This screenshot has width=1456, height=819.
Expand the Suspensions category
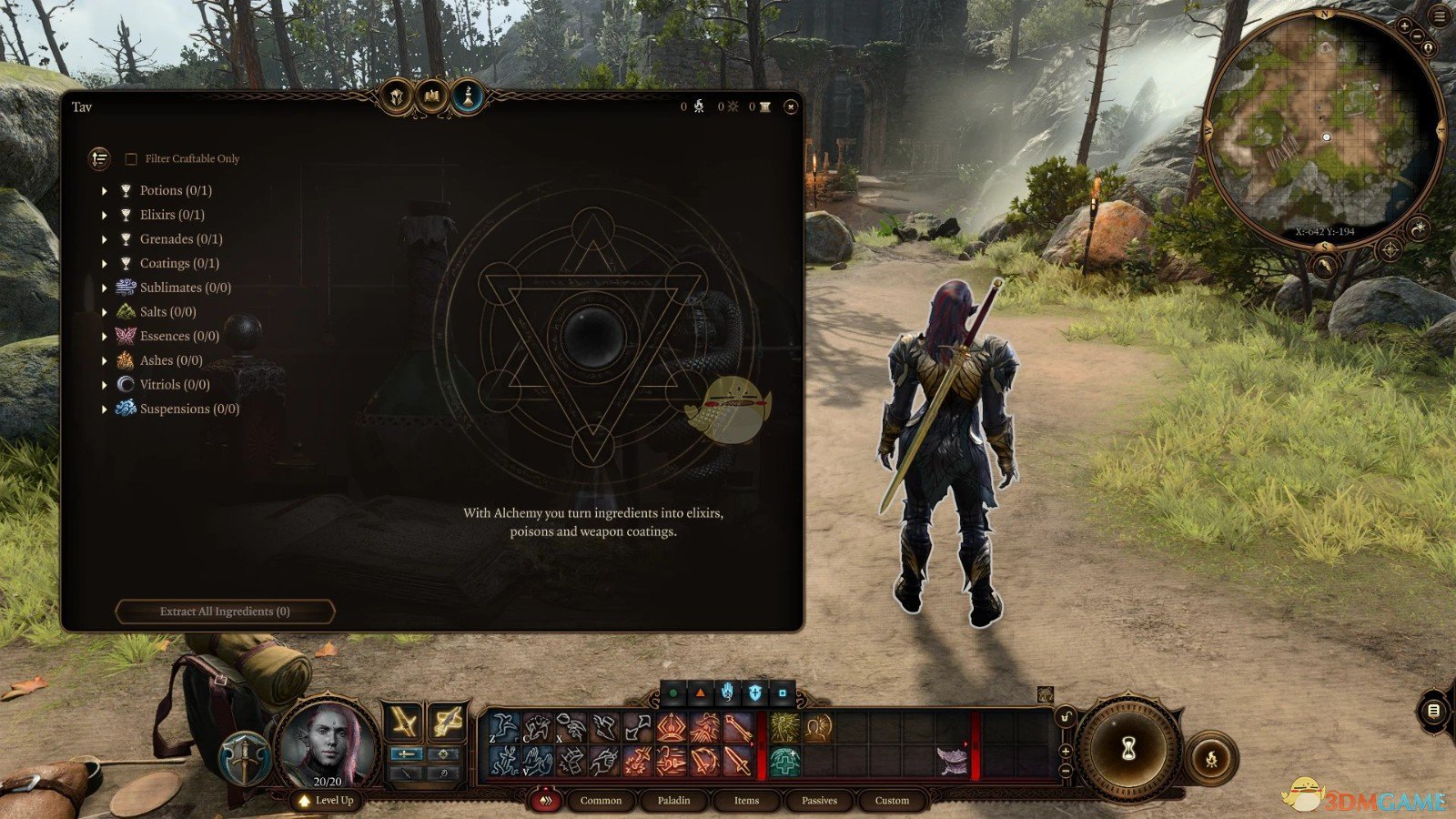[x=106, y=409]
